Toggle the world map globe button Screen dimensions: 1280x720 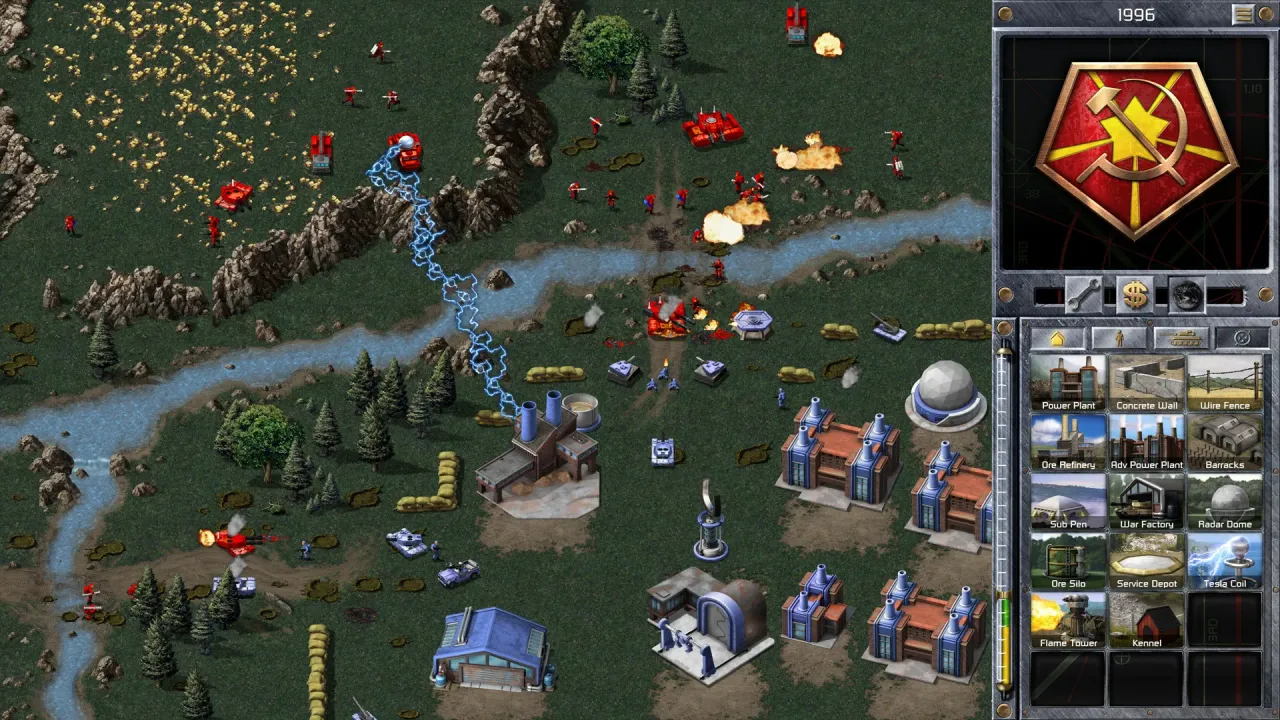1186,294
